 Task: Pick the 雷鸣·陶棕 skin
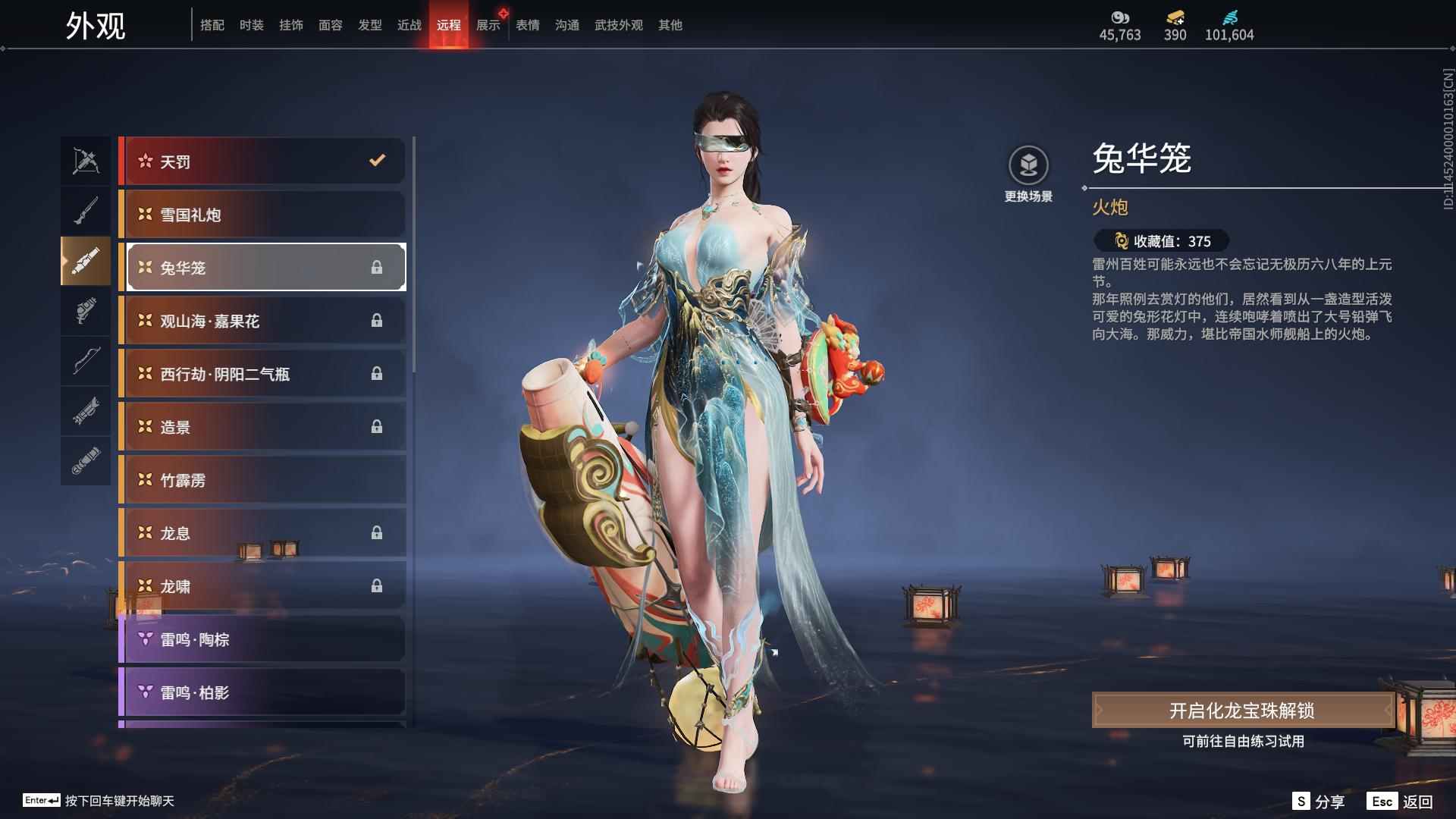click(262, 639)
